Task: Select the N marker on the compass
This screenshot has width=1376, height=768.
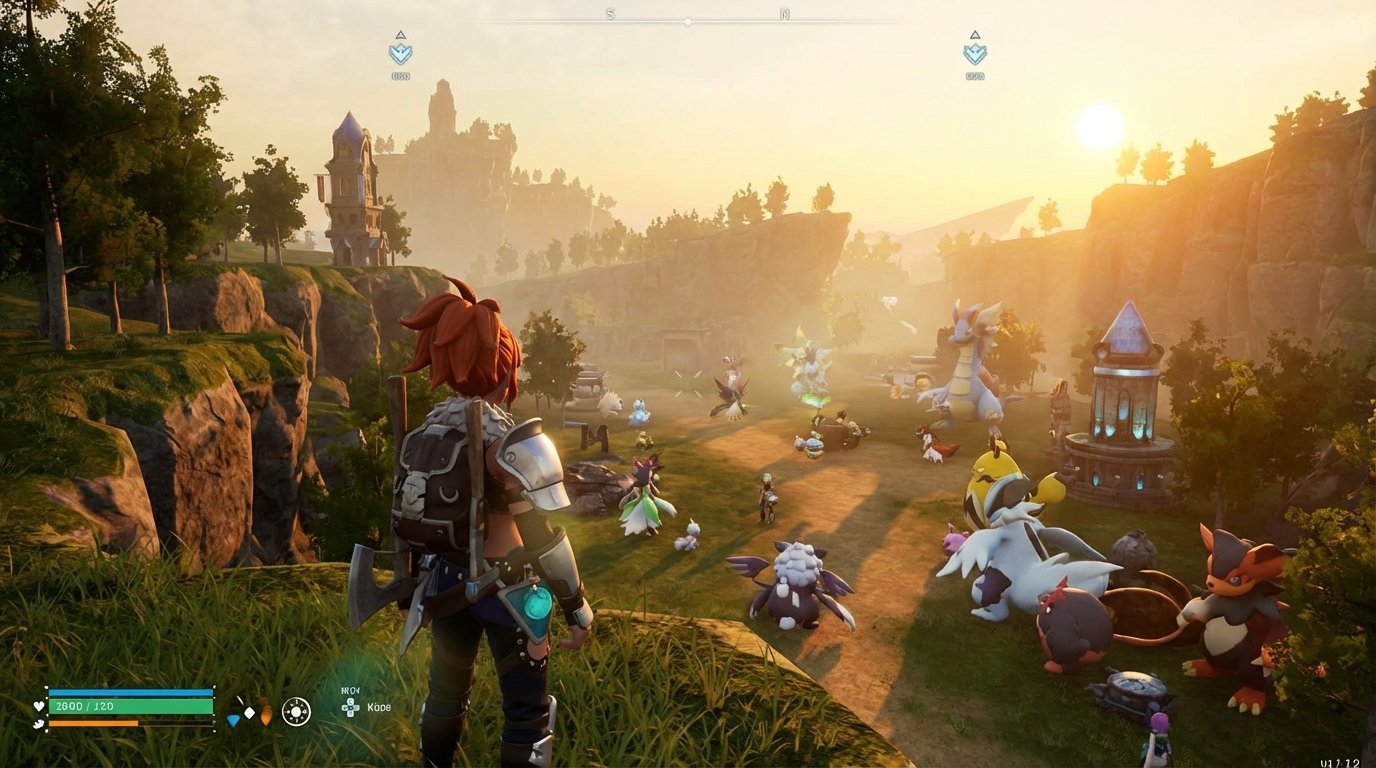Action: click(x=786, y=15)
